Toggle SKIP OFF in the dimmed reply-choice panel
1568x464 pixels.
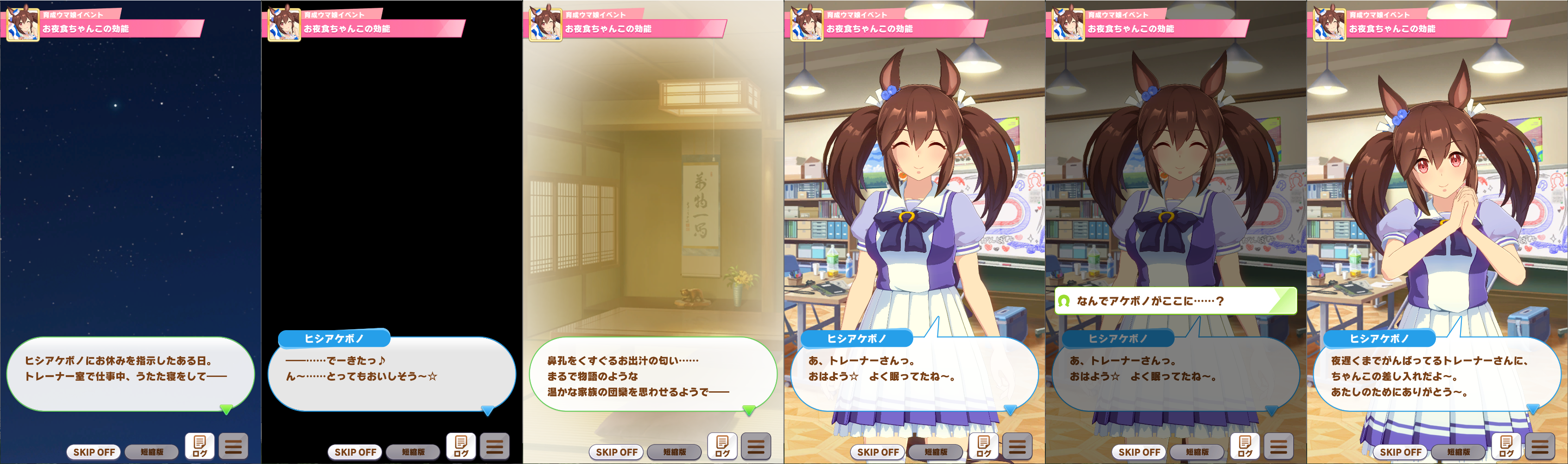pos(1139,452)
